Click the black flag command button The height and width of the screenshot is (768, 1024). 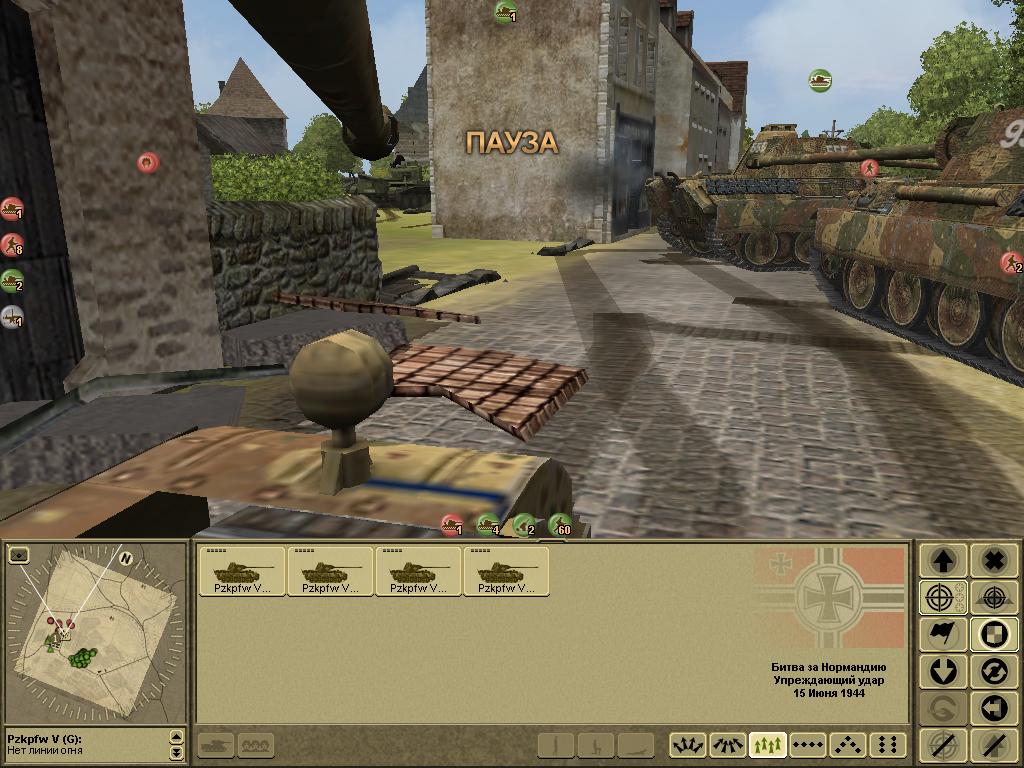[x=942, y=634]
